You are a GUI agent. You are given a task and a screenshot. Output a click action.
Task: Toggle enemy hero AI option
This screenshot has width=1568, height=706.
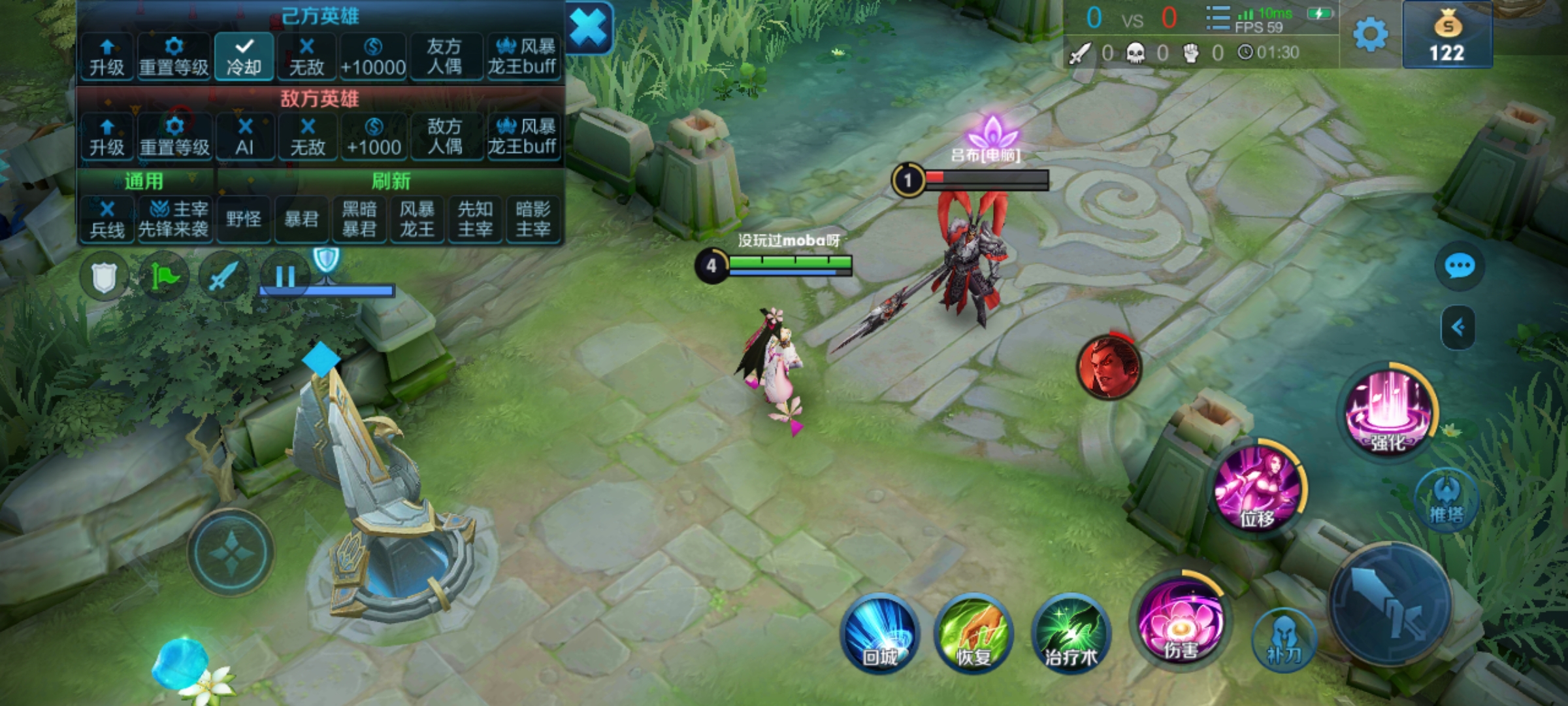click(x=244, y=137)
